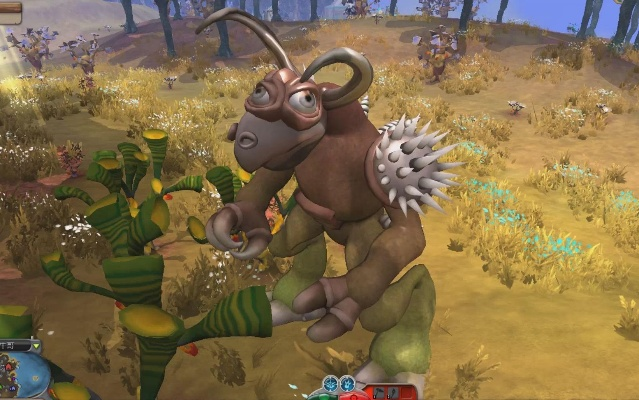Screen dimensions: 639x400
Task: Activate the first blue round ability icon
Action: 330,383
